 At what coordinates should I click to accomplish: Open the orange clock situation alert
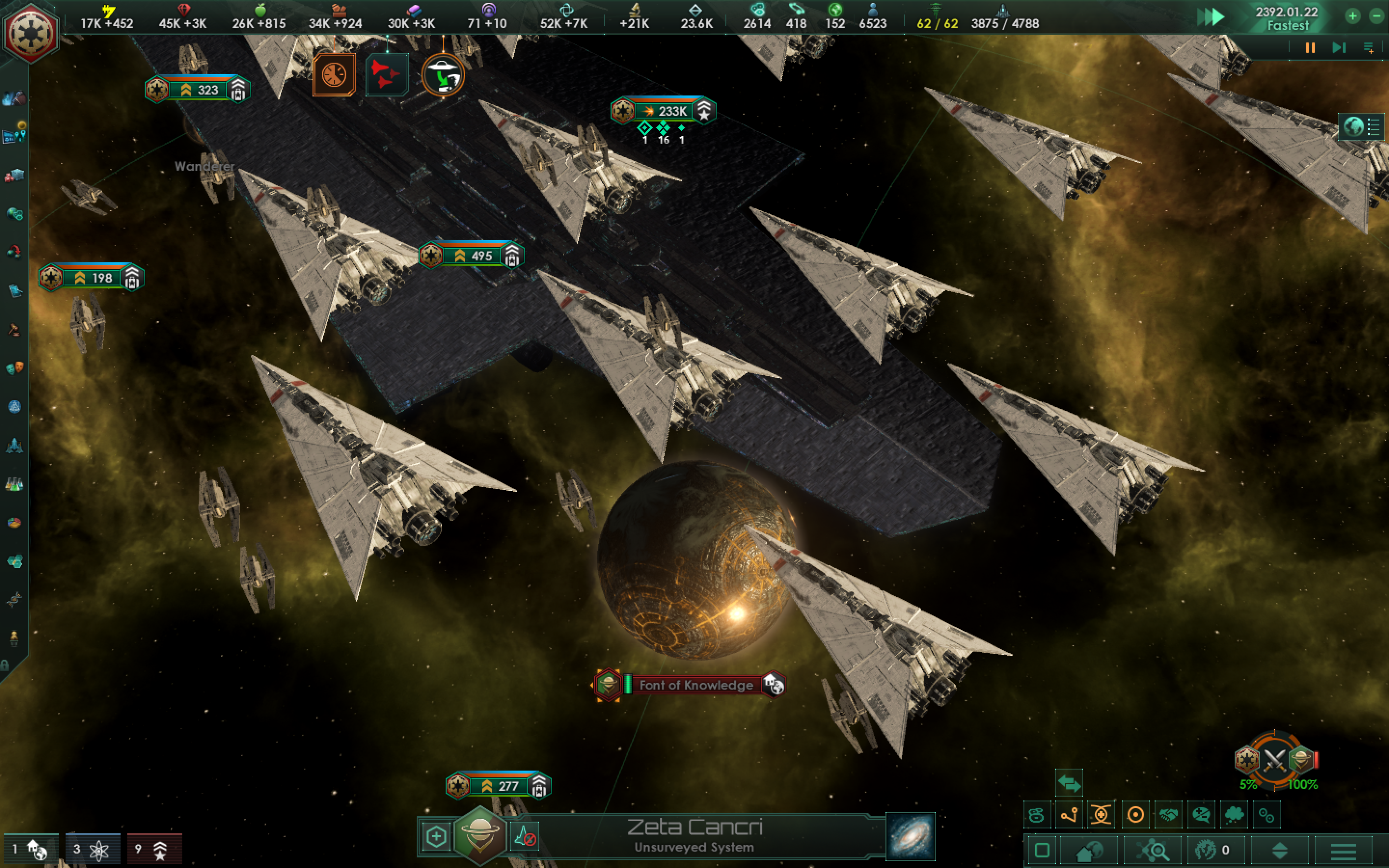(x=334, y=75)
